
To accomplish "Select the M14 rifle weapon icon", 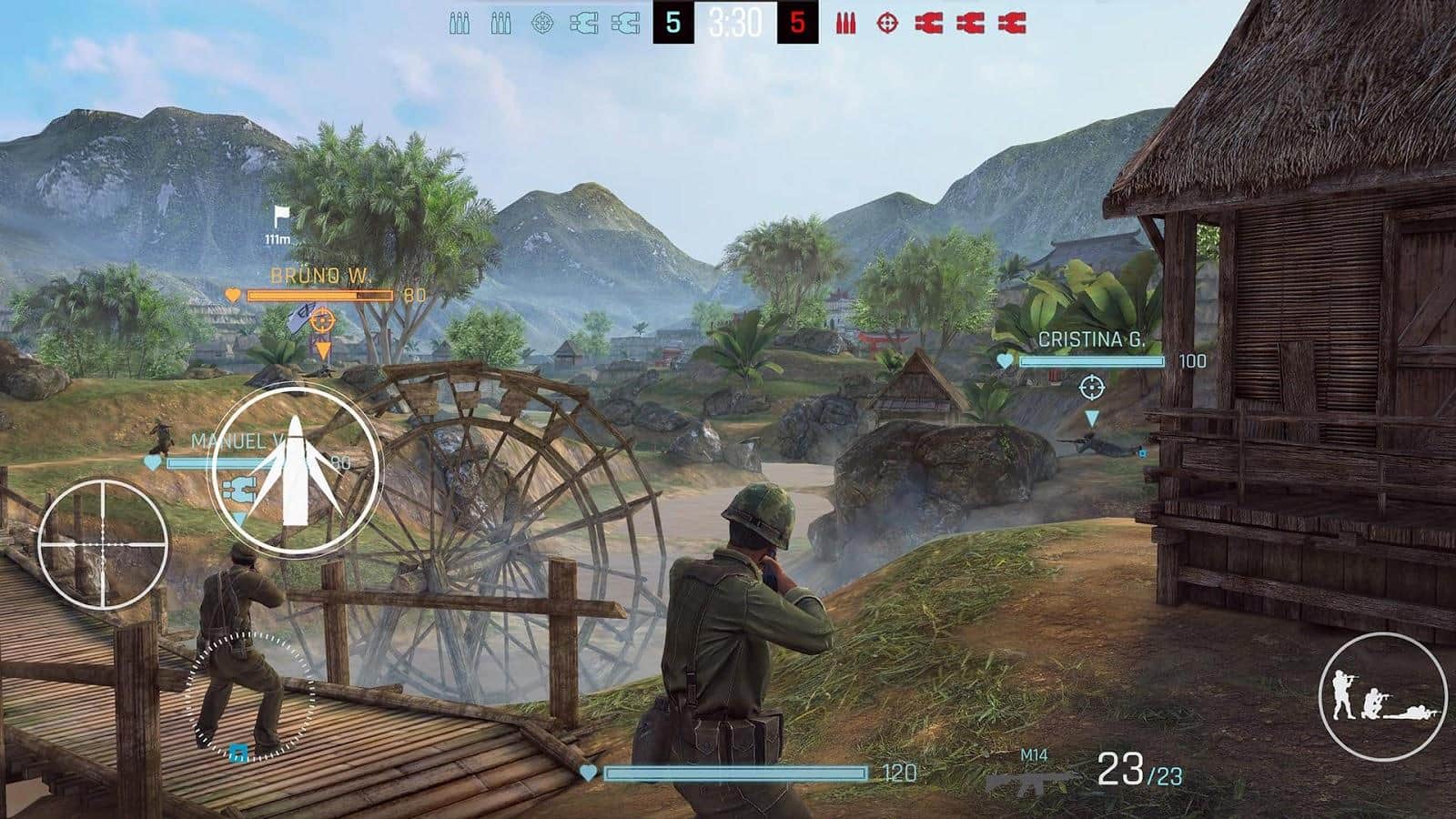I will (1031, 778).
